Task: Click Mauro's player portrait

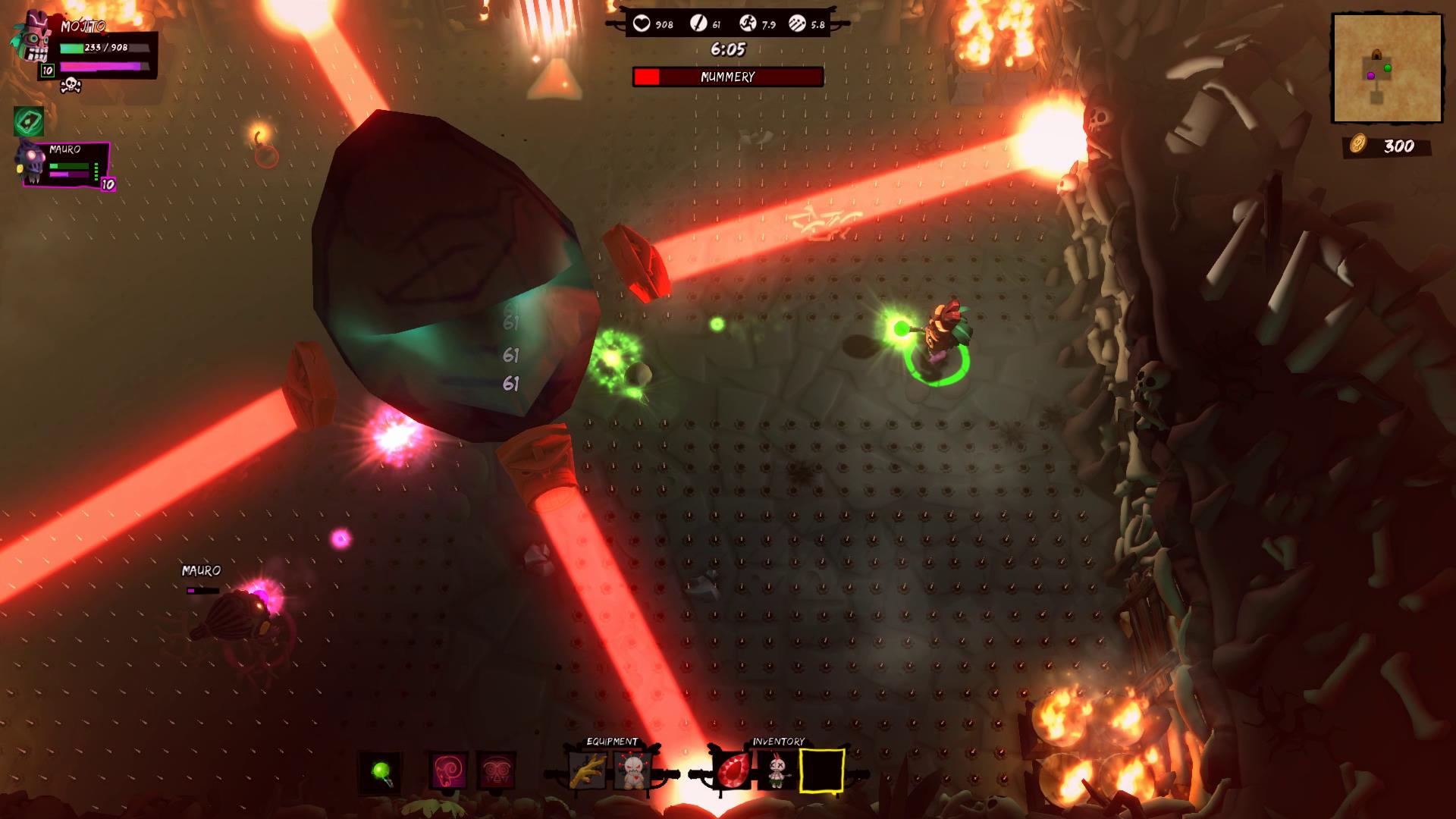Action: [x=33, y=162]
